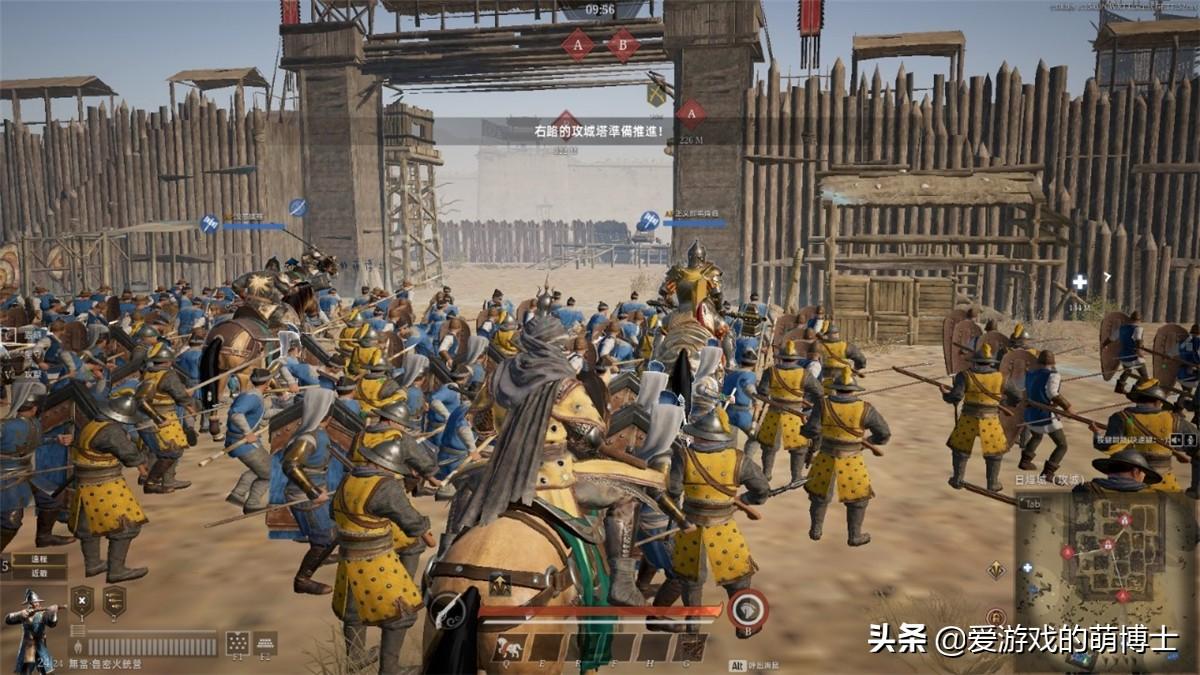Viewport: 1200px width, 675px height.
Task: Activate the red-ringed ability icon
Action: coord(748,610)
